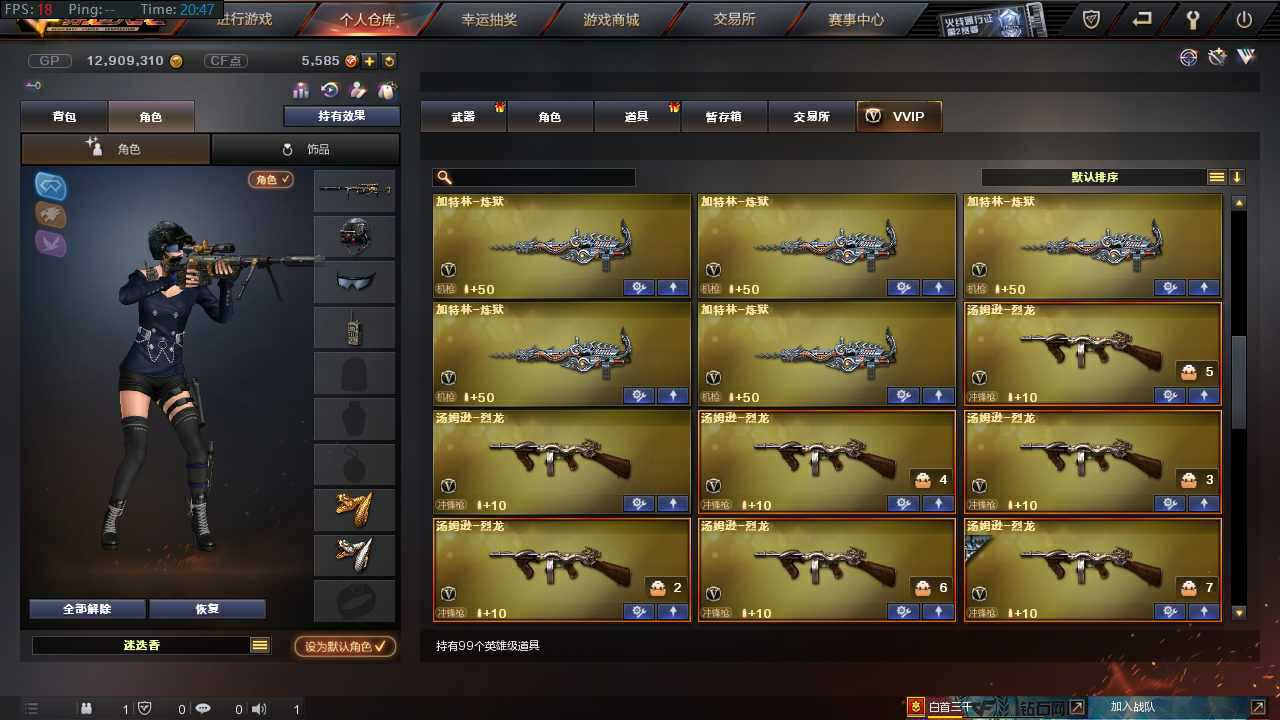
Task: Open the 游戏商城 menu in the top bar
Action: tap(610, 19)
